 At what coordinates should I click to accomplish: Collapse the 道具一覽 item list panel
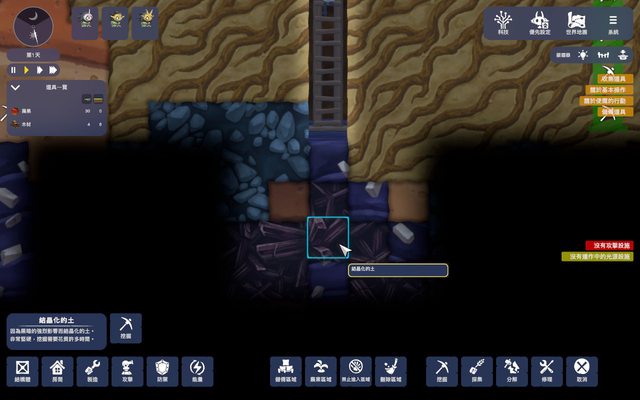pyautogui.click(x=14, y=89)
